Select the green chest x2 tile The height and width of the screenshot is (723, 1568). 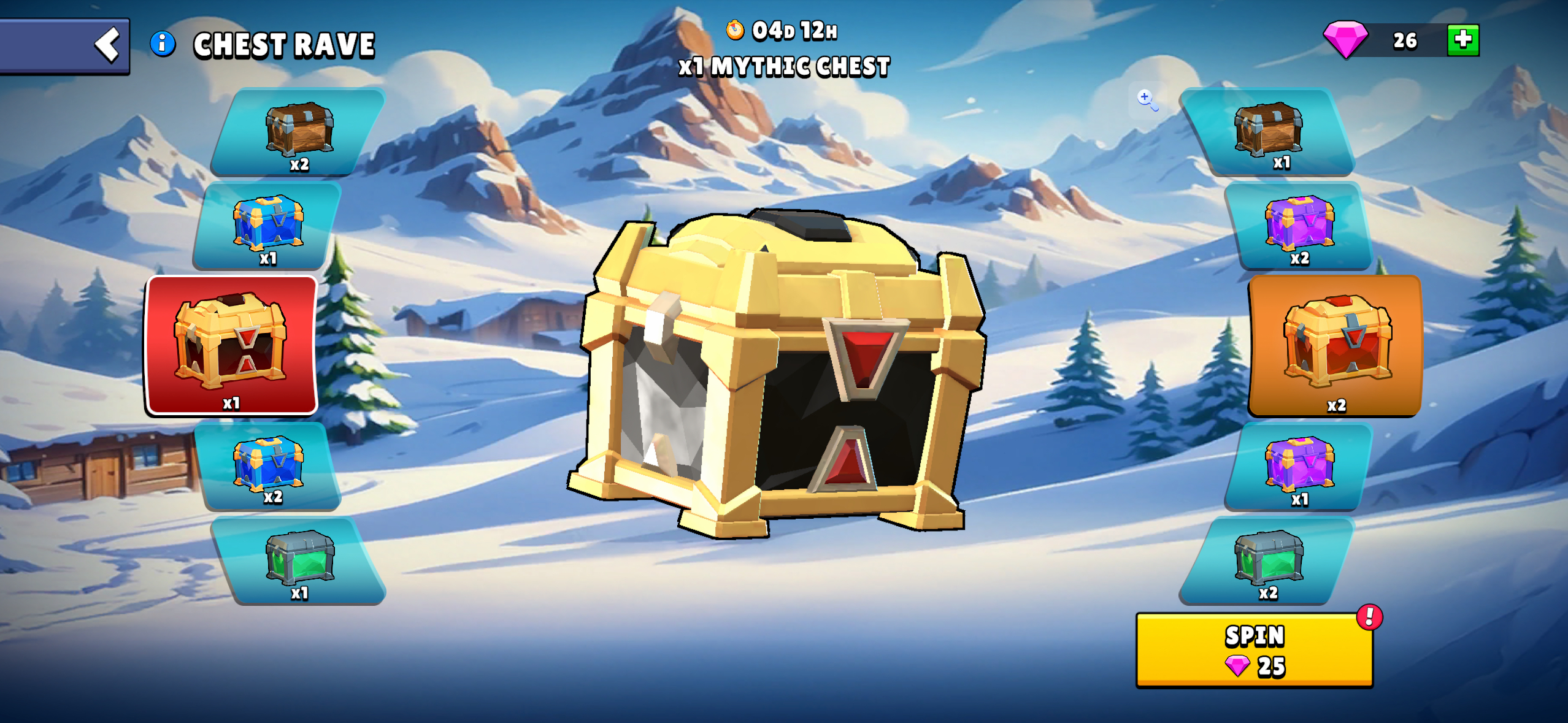click(1267, 561)
